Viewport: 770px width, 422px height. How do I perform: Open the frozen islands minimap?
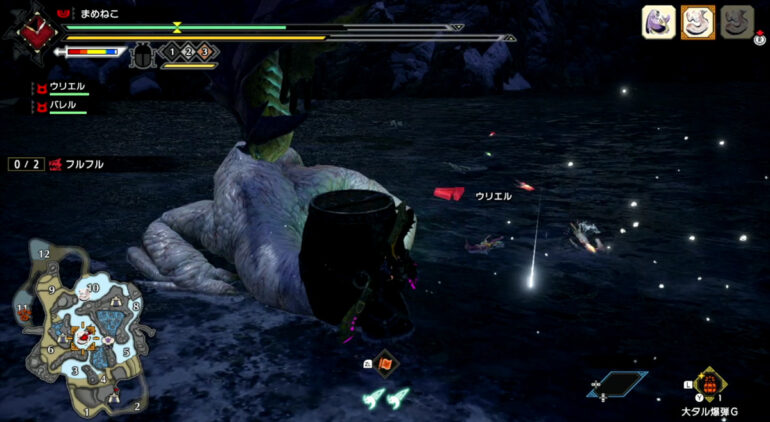[79, 330]
